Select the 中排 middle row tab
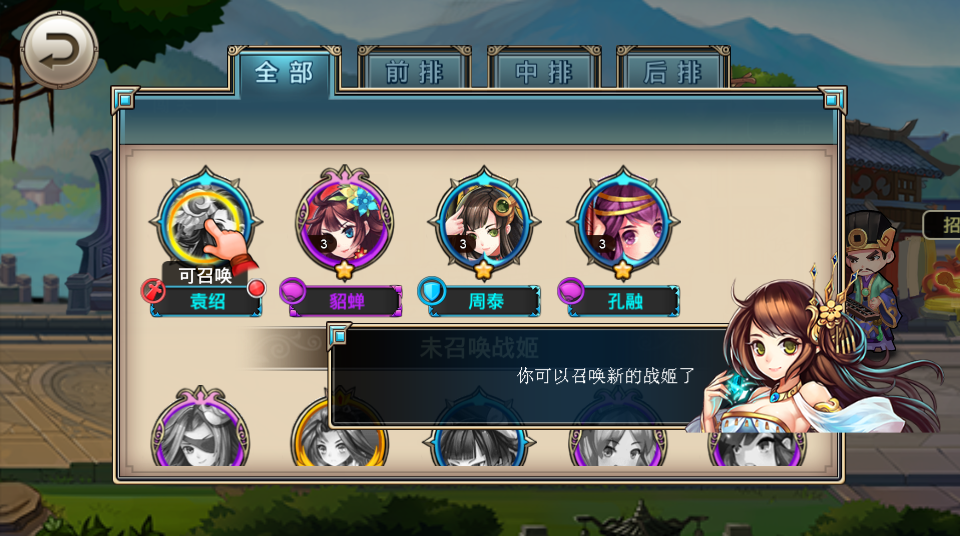The image size is (960, 536). pos(544,72)
